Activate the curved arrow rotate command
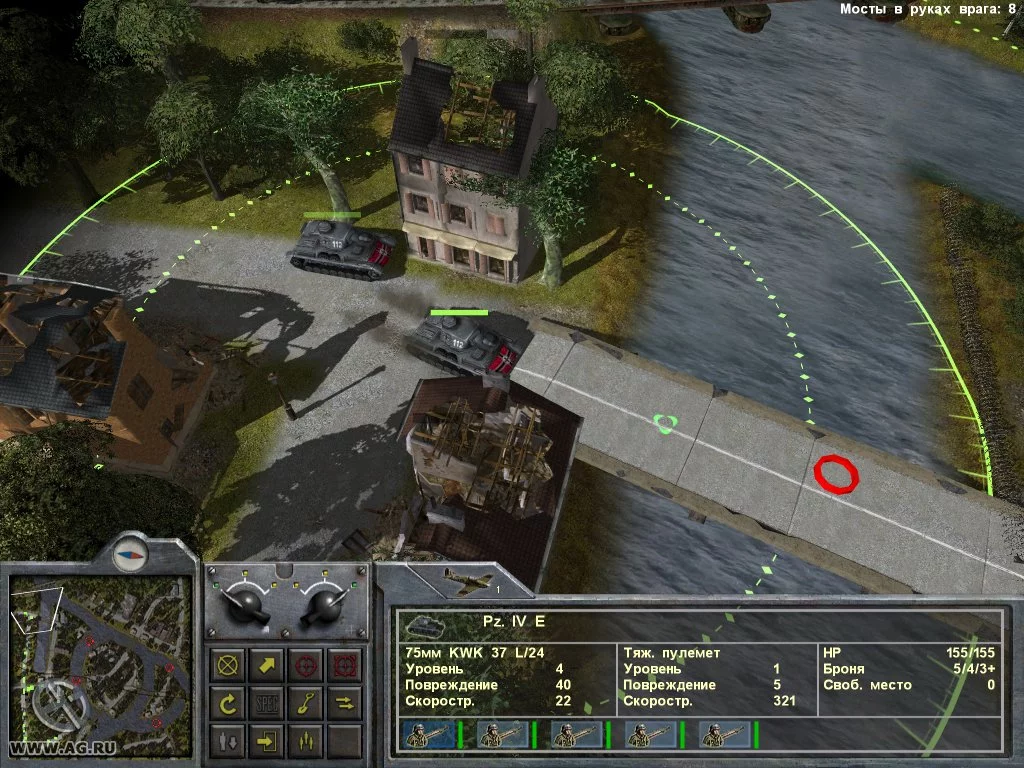This screenshot has width=1024, height=768. [227, 704]
